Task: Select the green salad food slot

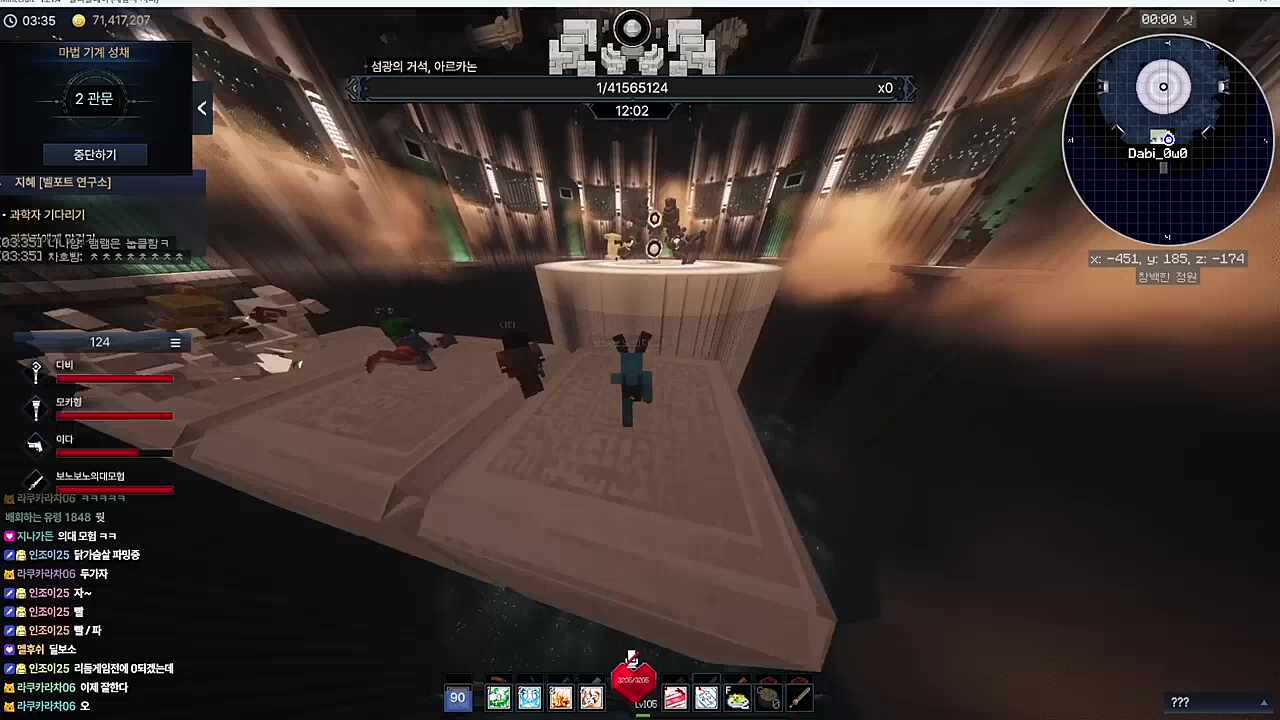Action: tap(738, 698)
